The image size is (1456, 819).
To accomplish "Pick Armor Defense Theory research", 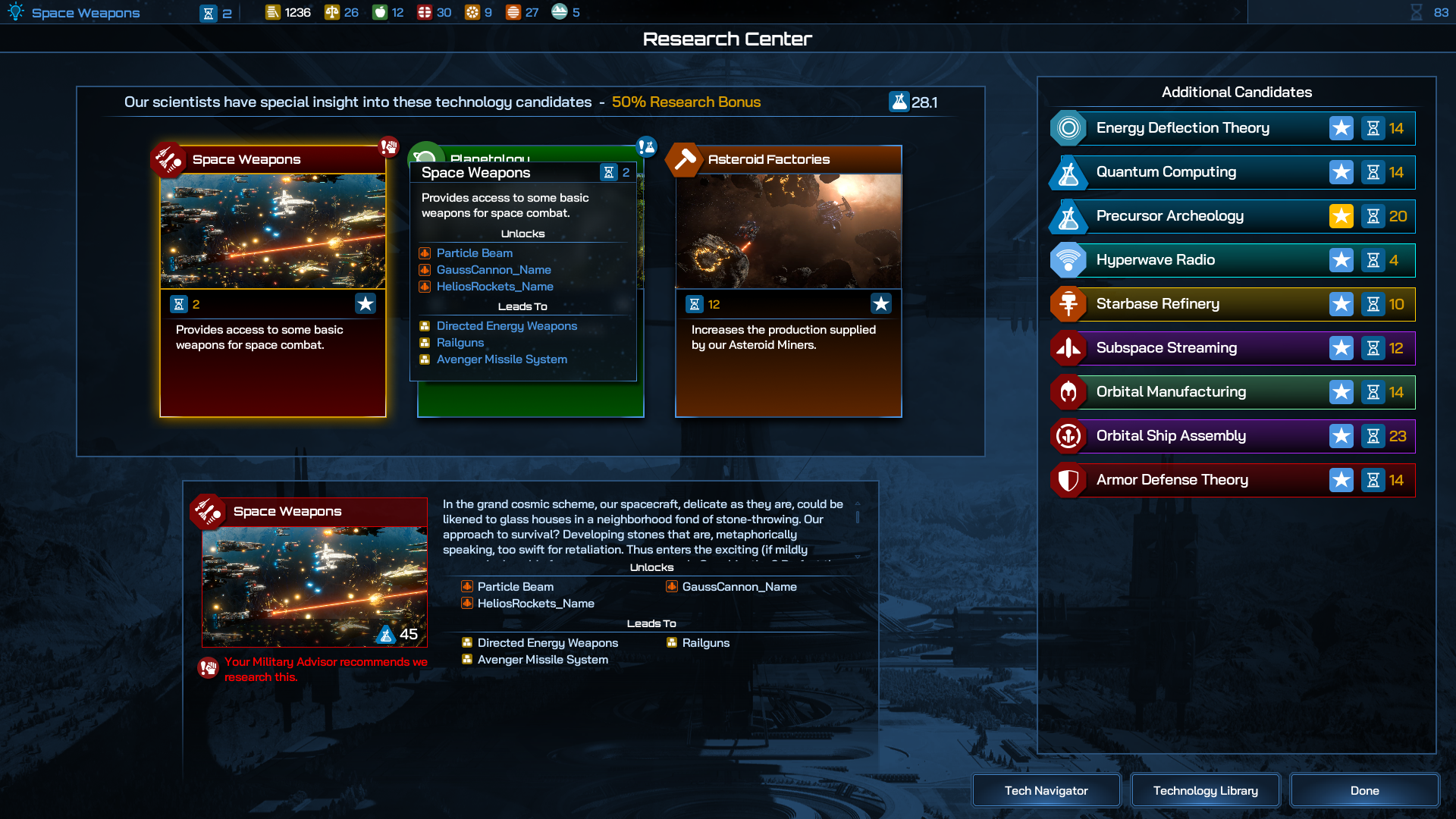I will 1172,480.
